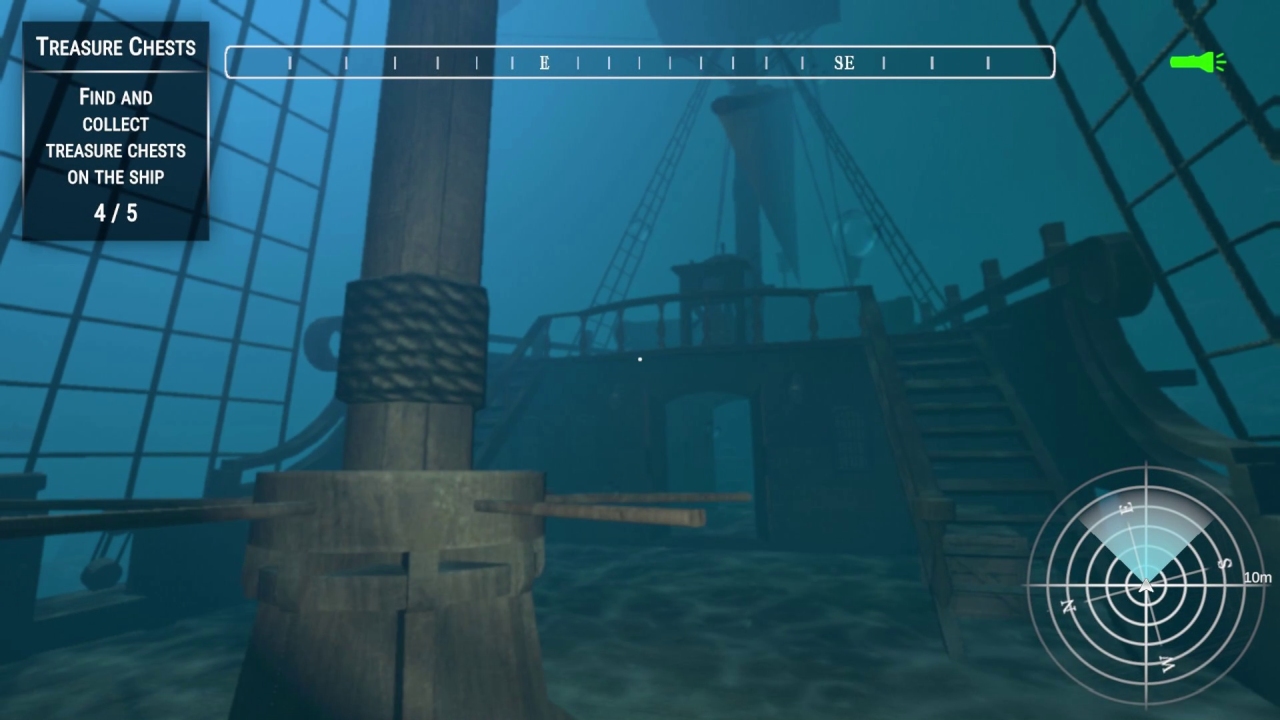Click the SE marker on the compass strip

coord(843,62)
